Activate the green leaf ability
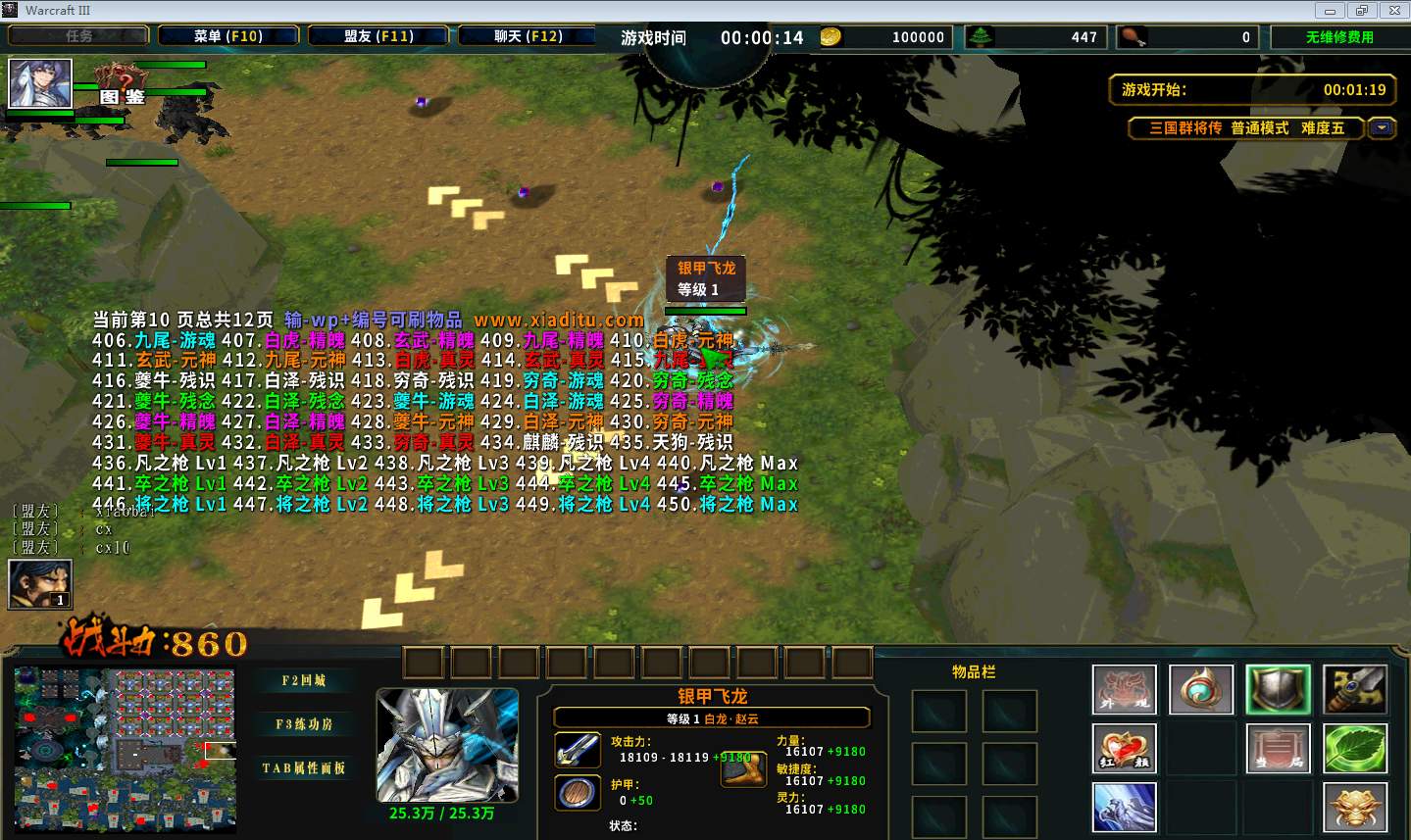 (x=1354, y=749)
